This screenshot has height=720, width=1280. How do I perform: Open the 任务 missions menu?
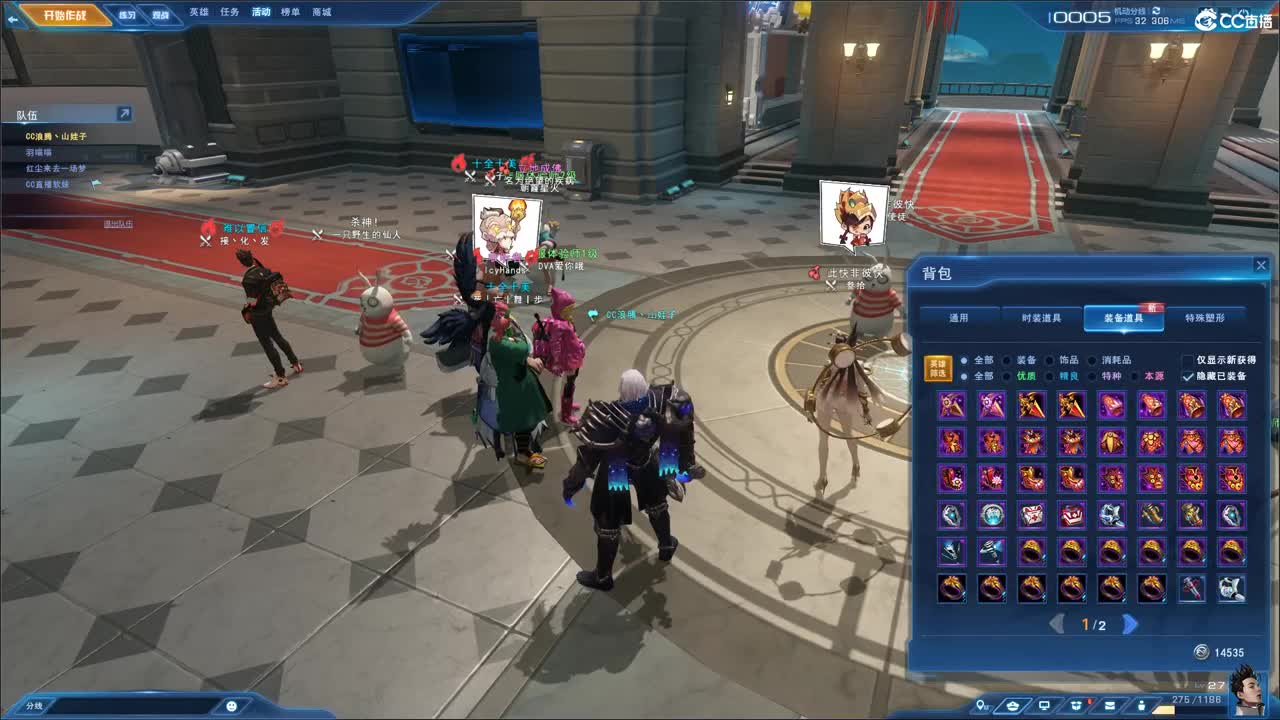[230, 12]
